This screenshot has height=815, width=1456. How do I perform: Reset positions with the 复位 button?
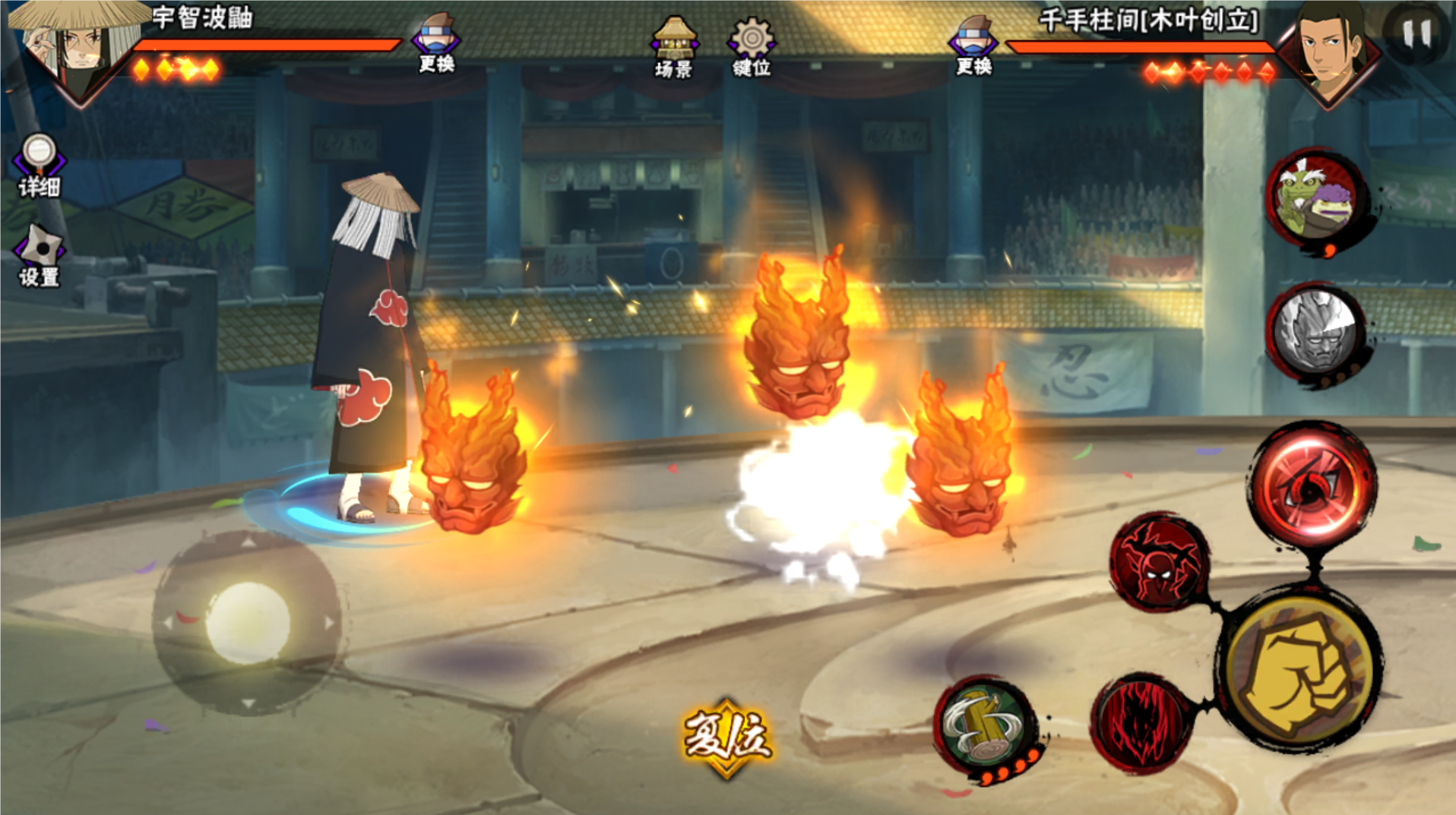[x=727, y=737]
